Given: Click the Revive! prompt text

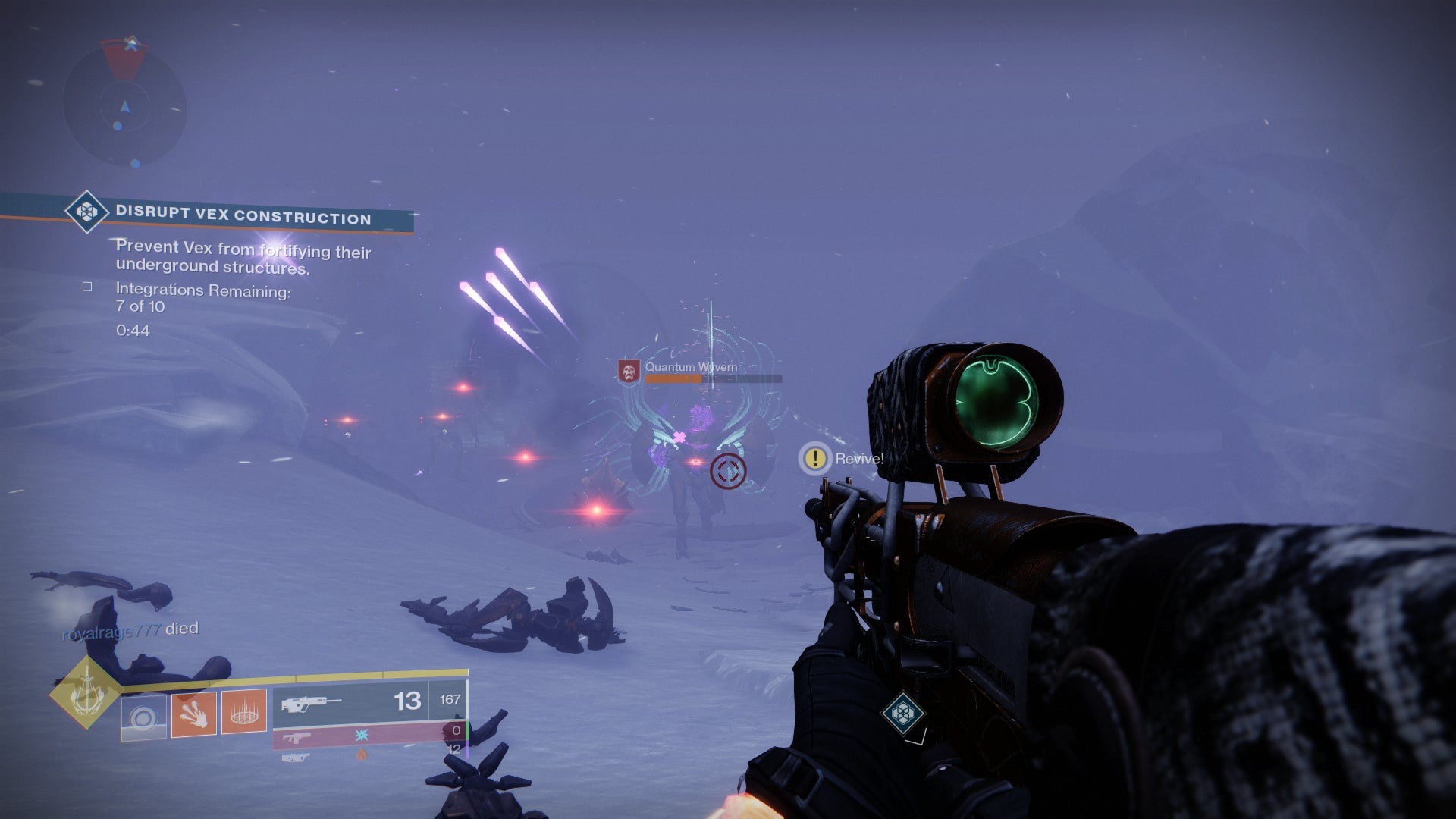Looking at the screenshot, I should (x=858, y=459).
